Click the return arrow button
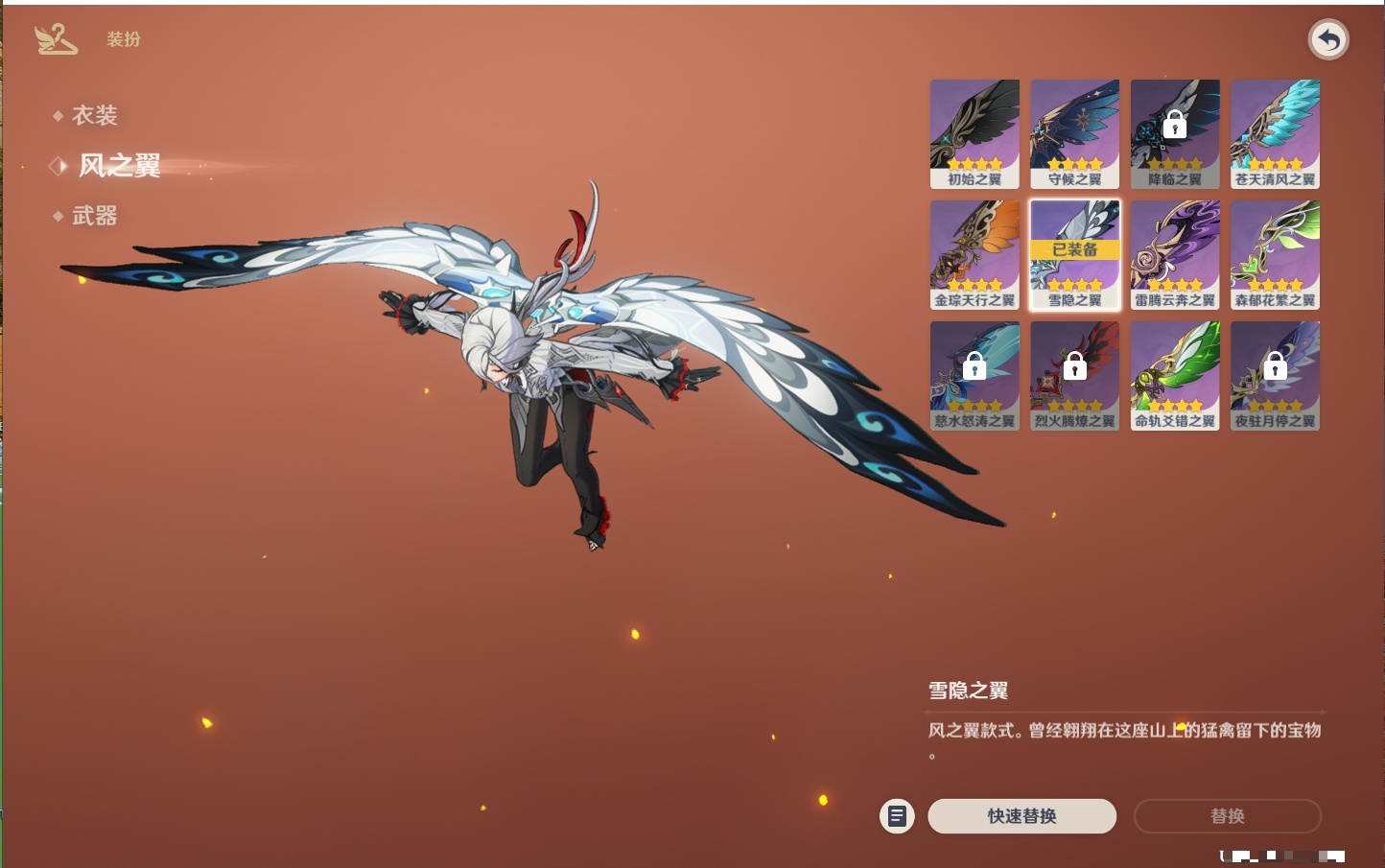Viewport: 1385px width, 868px height. click(x=1328, y=40)
